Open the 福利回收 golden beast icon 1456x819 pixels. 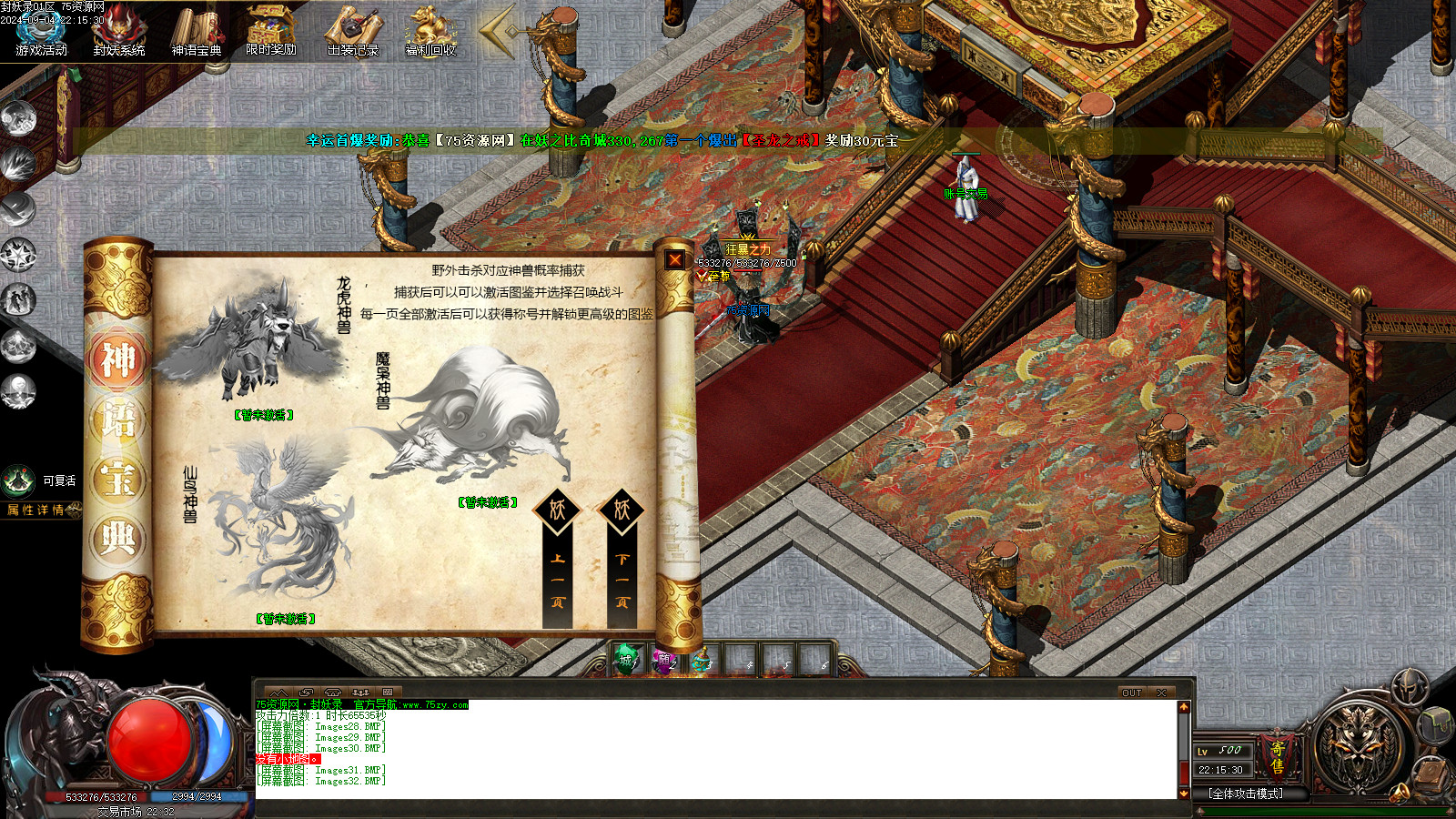coord(430,31)
